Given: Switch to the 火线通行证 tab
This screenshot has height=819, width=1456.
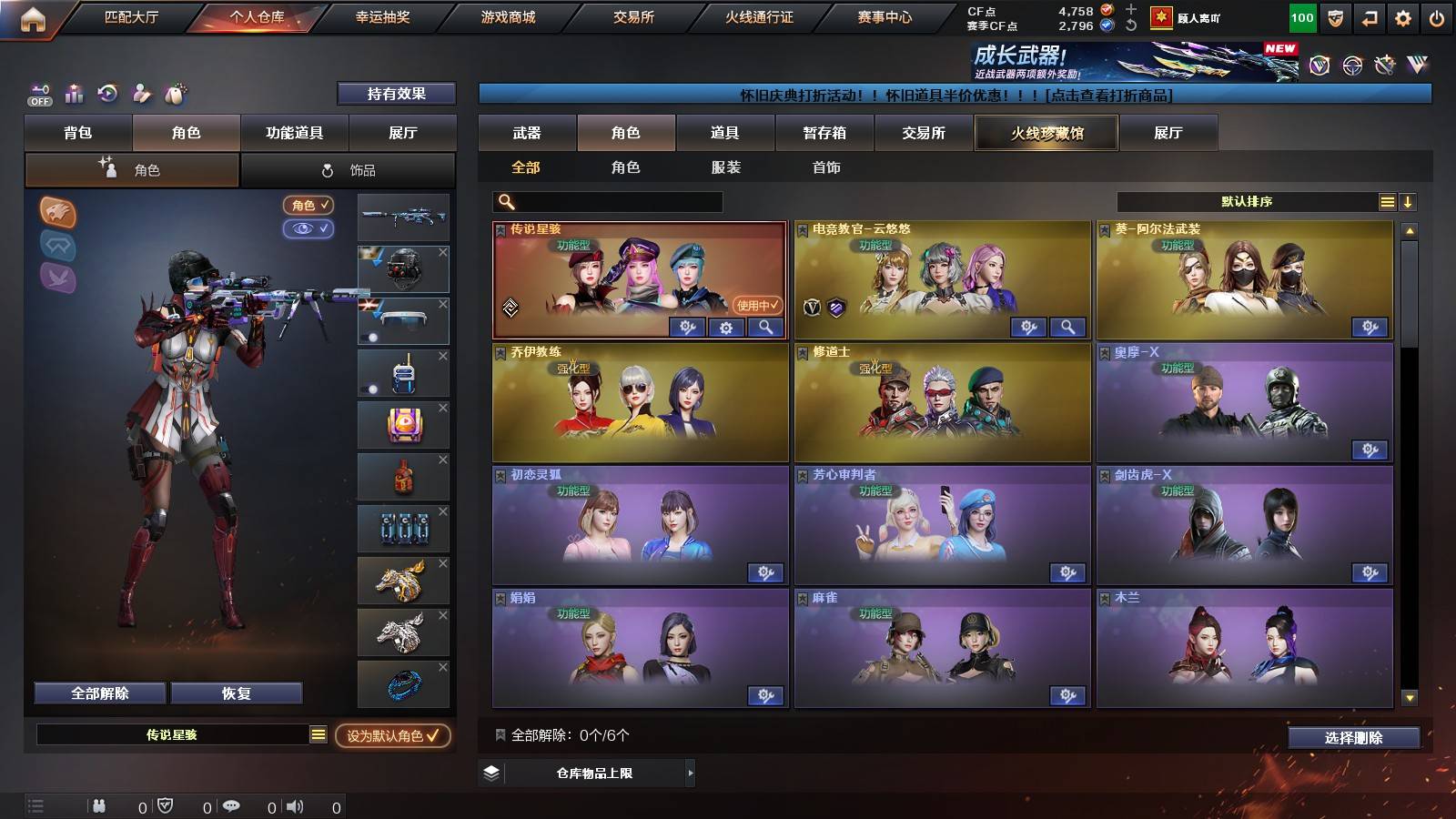Looking at the screenshot, I should tap(758, 16).
